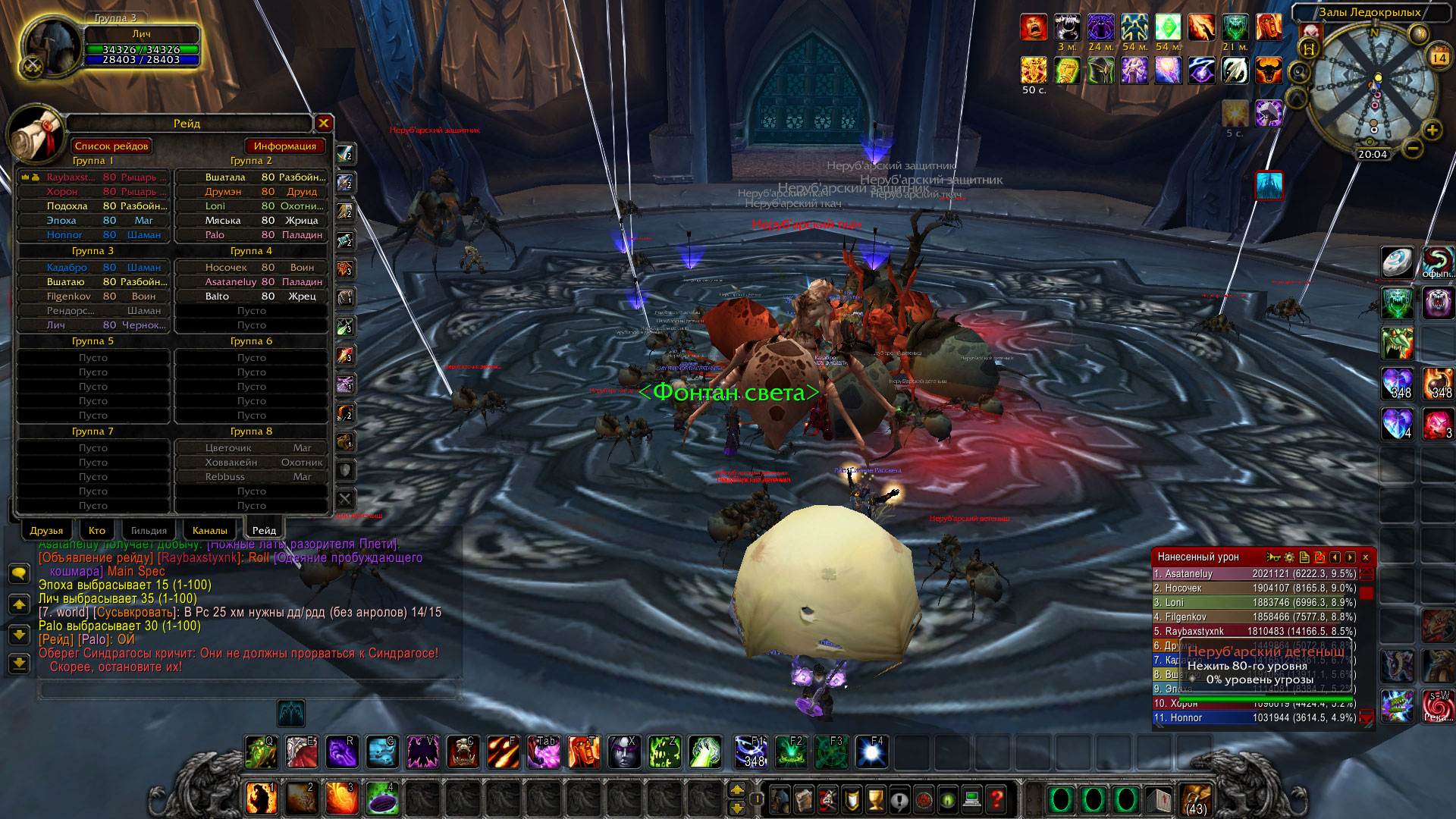
Task: Open the calendar icon showing 14
Action: tap(1439, 58)
